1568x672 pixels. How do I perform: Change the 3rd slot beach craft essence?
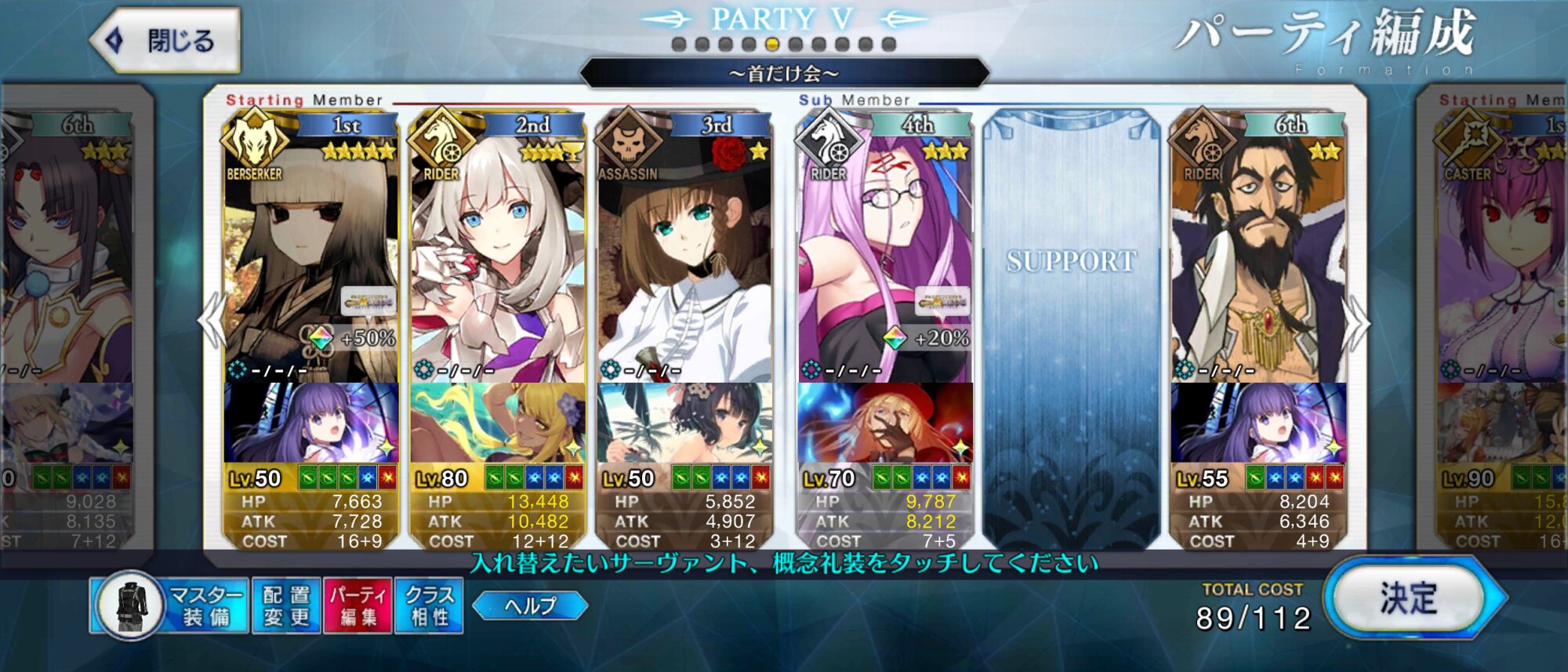pos(684,423)
